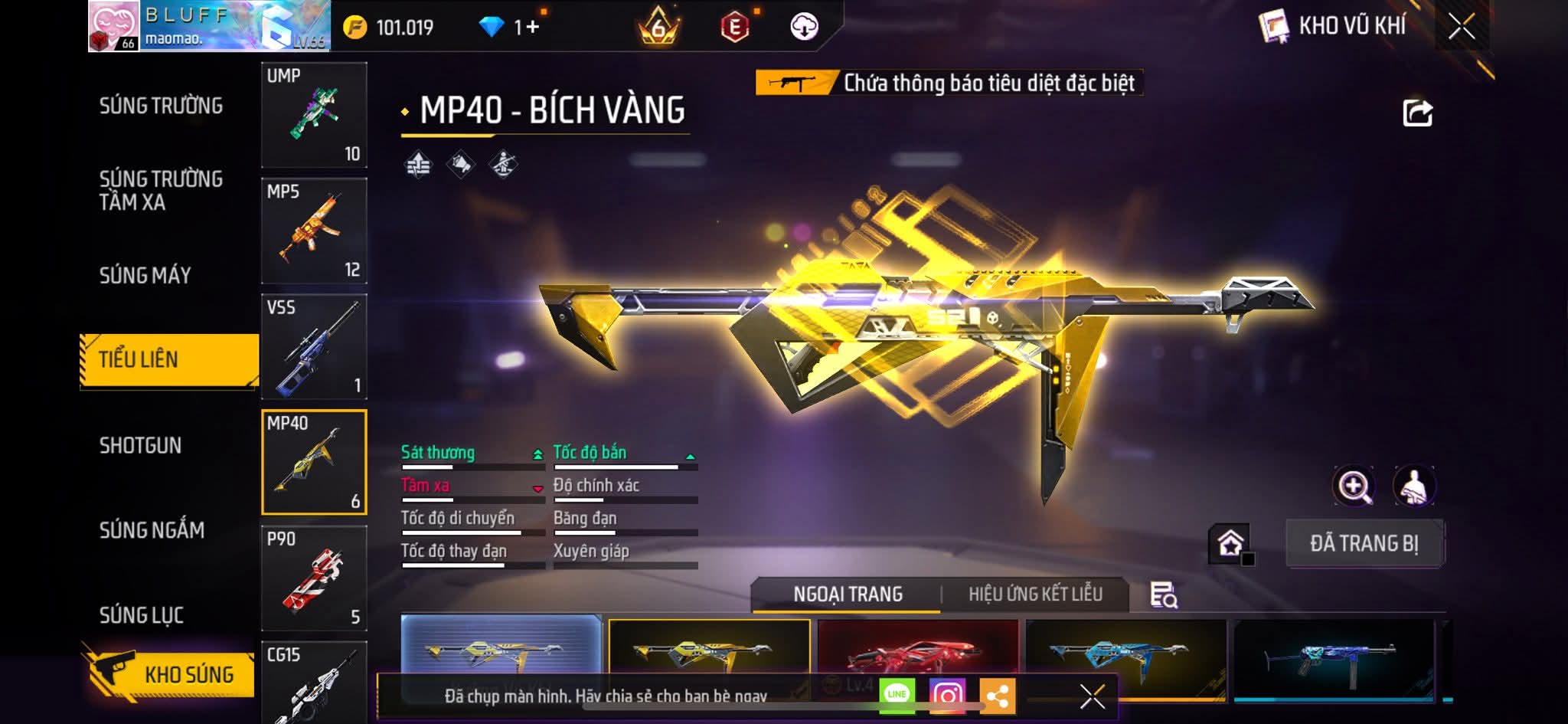Screen dimensions: 1568x724
Task: Zoom in with the magnifier button
Action: (1354, 486)
